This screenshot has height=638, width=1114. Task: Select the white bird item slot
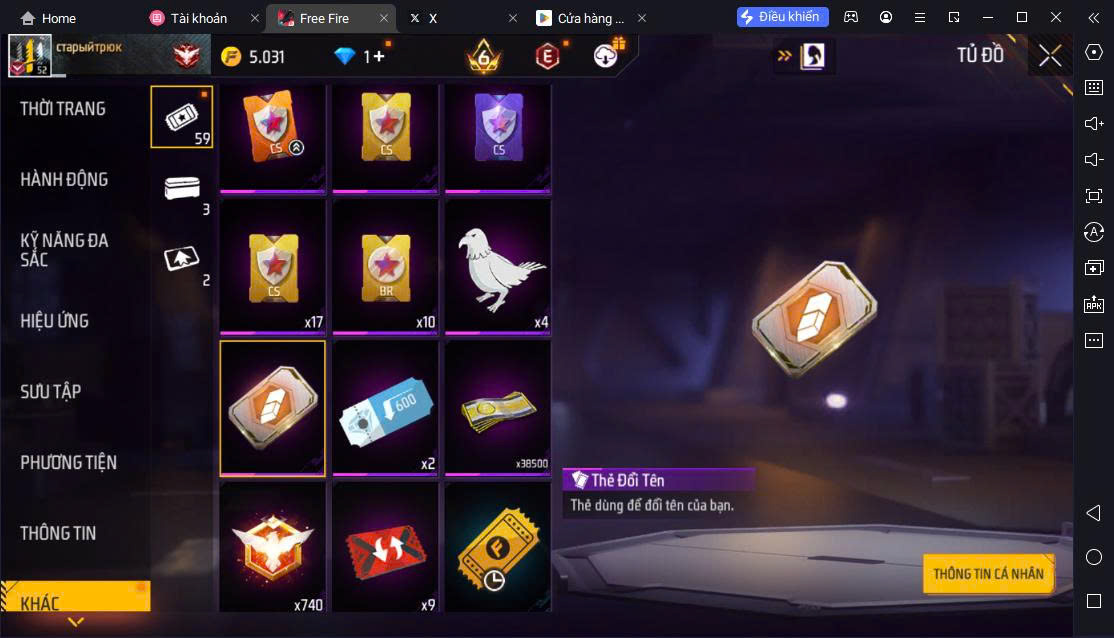498,266
